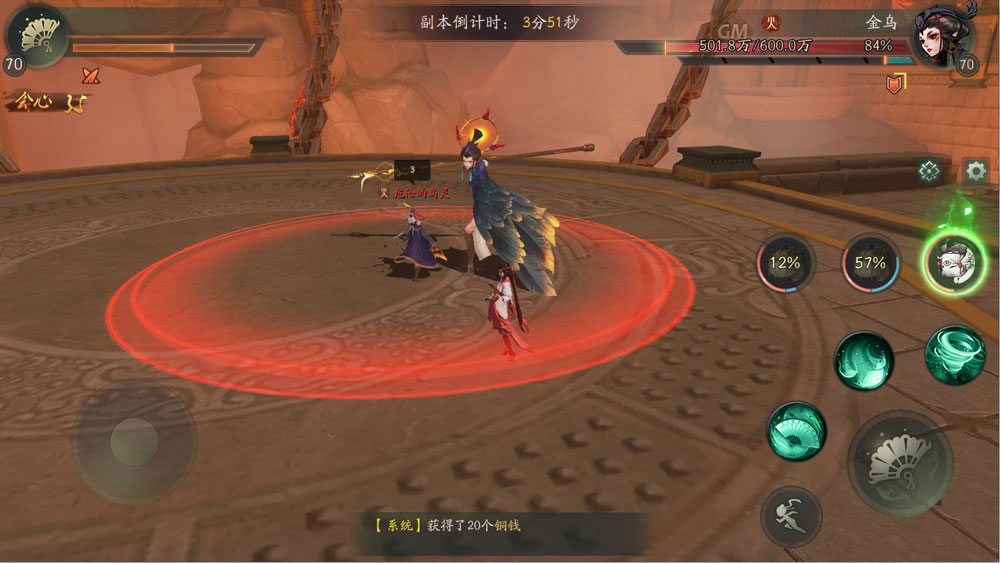Open the gear settings menu
Image resolution: width=1000 pixels, height=563 pixels.
point(975,171)
